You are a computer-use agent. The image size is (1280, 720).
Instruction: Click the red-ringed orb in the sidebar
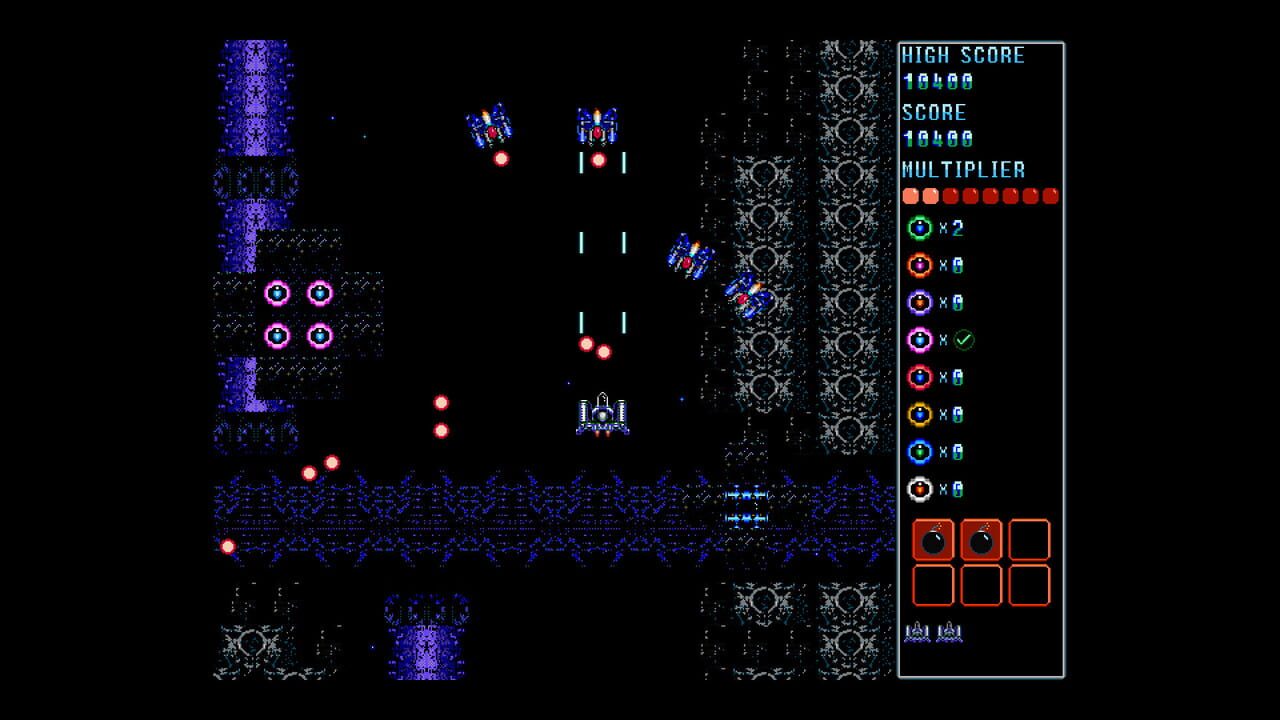click(x=920, y=377)
